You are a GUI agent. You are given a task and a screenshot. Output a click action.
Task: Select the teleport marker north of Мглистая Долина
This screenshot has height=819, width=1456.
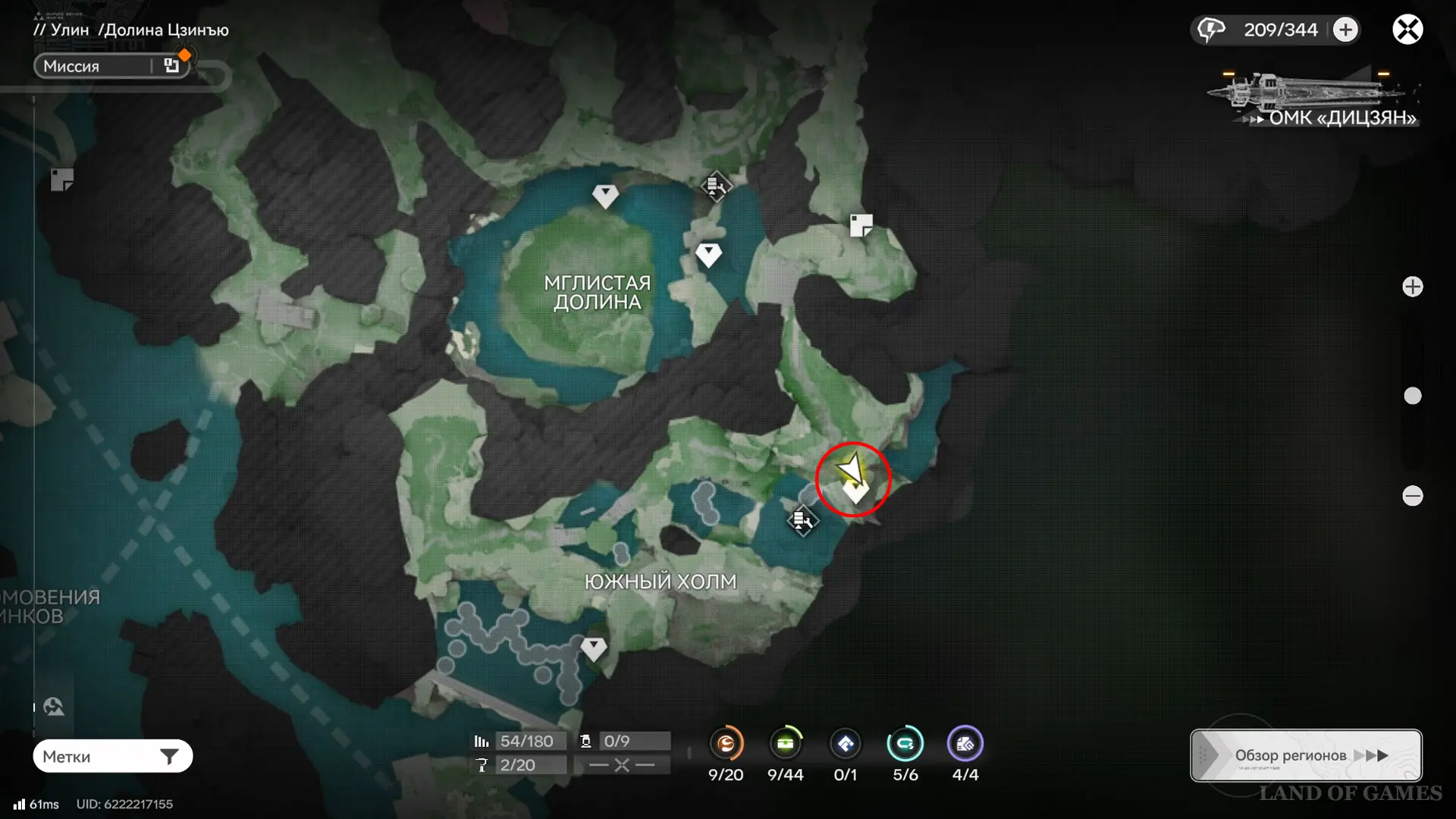605,196
